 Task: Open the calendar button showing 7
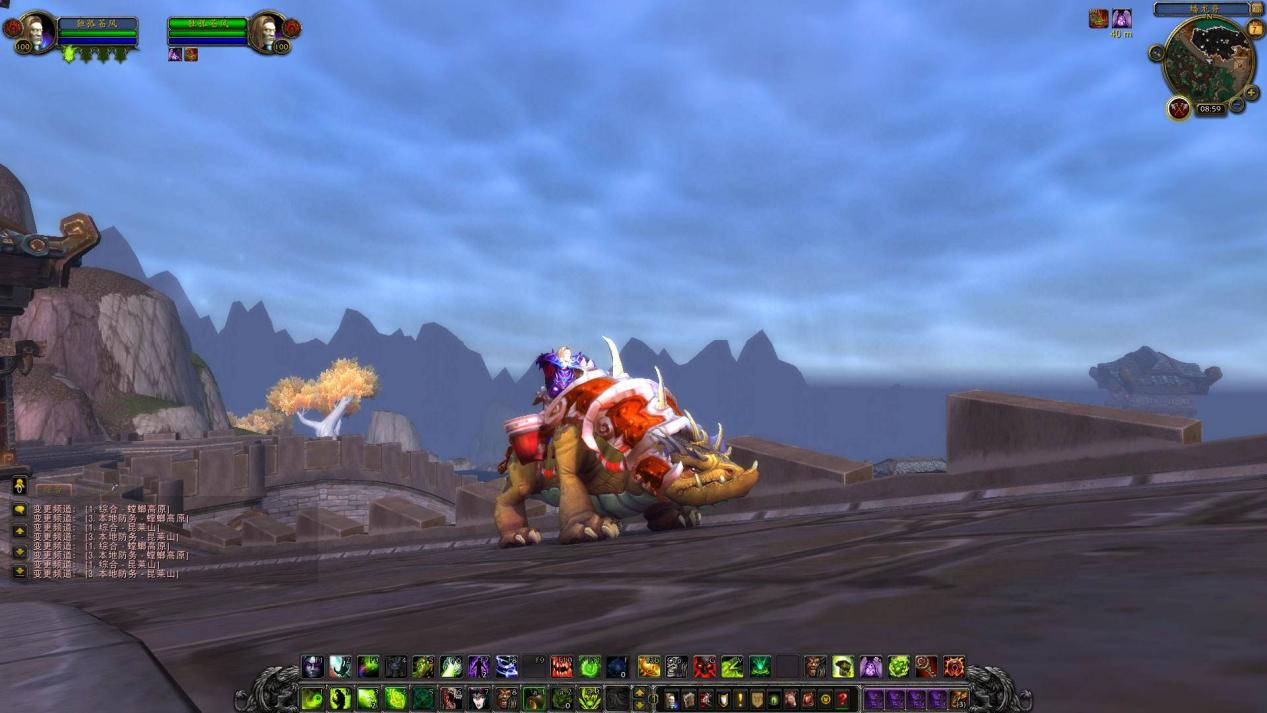[1255, 29]
